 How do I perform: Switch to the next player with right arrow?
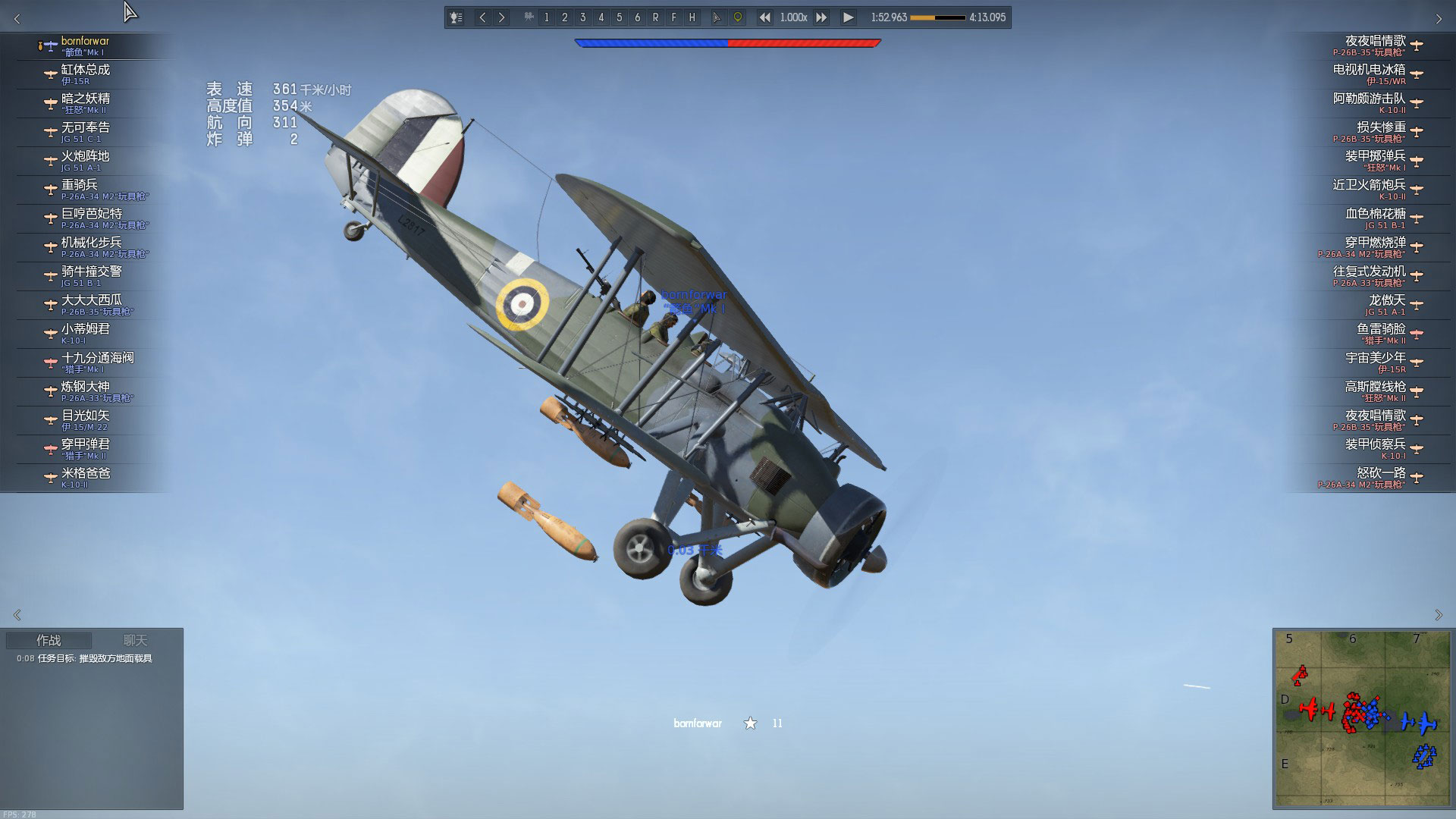(x=501, y=17)
